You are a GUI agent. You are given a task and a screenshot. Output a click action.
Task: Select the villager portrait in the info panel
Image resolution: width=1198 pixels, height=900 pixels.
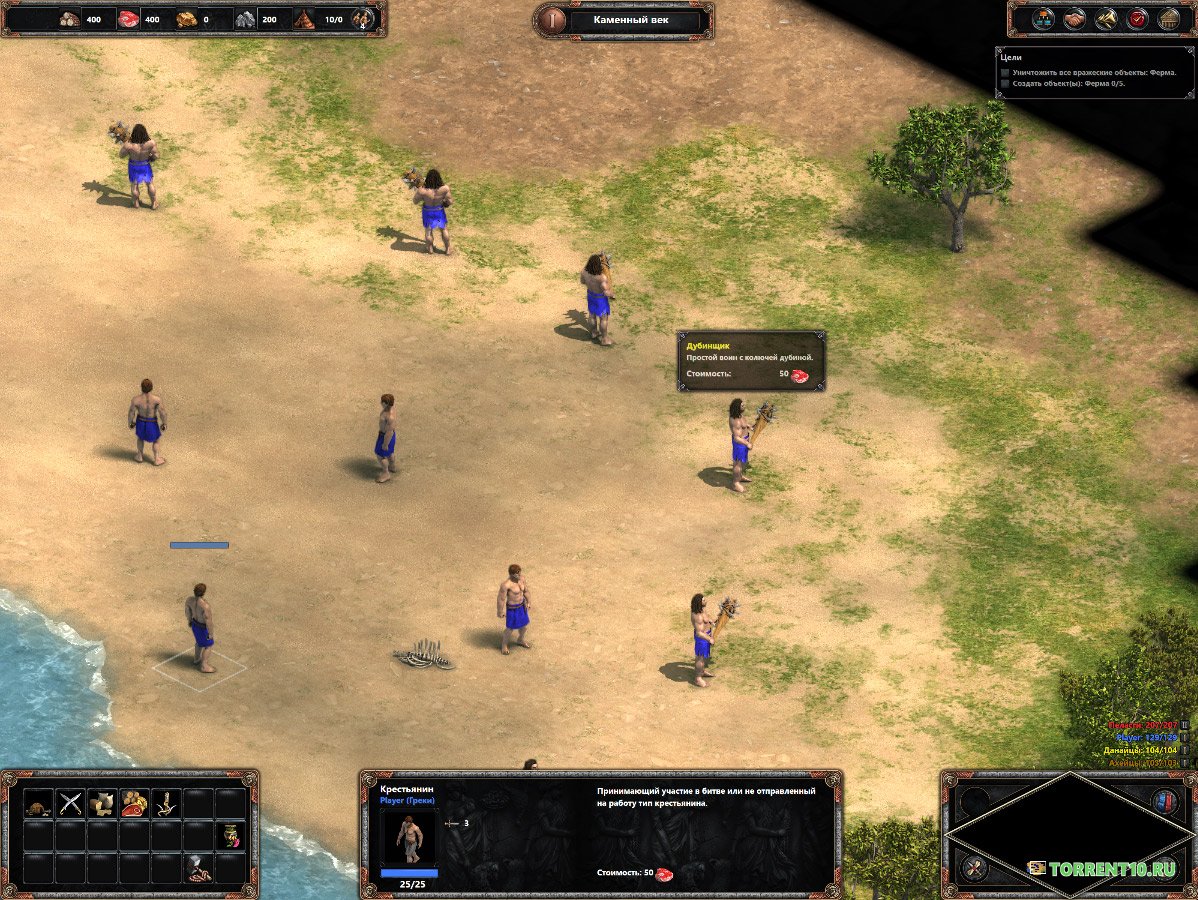click(x=409, y=837)
